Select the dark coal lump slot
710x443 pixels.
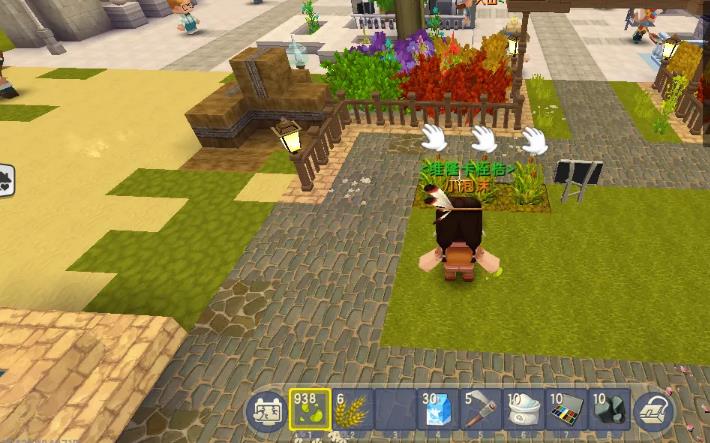tap(608, 410)
